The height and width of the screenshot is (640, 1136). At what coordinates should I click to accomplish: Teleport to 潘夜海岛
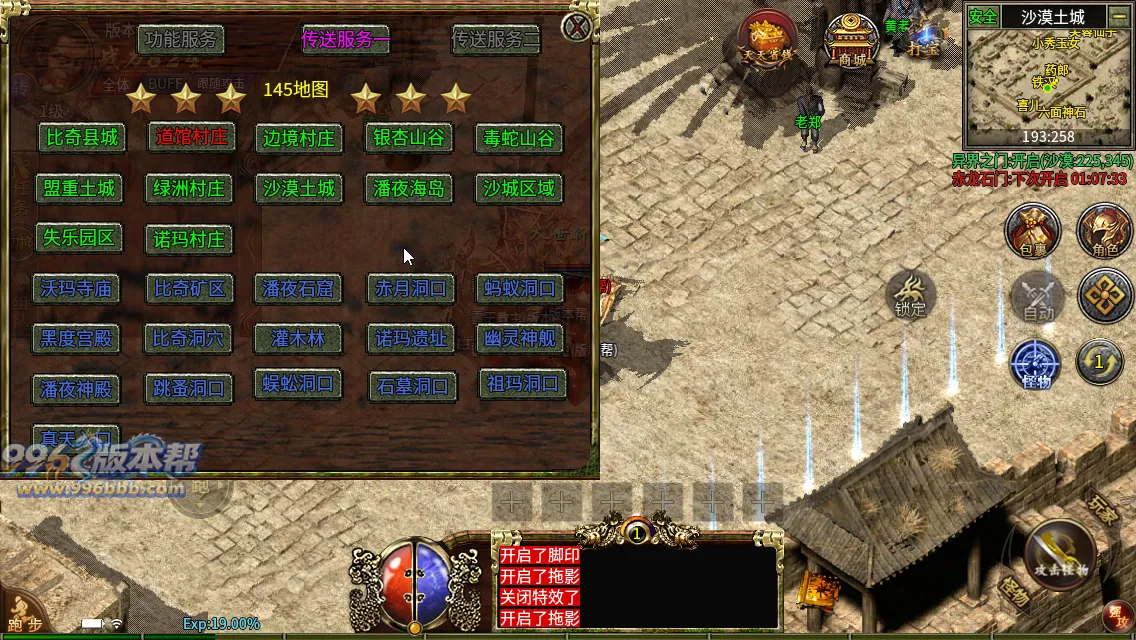coord(409,188)
